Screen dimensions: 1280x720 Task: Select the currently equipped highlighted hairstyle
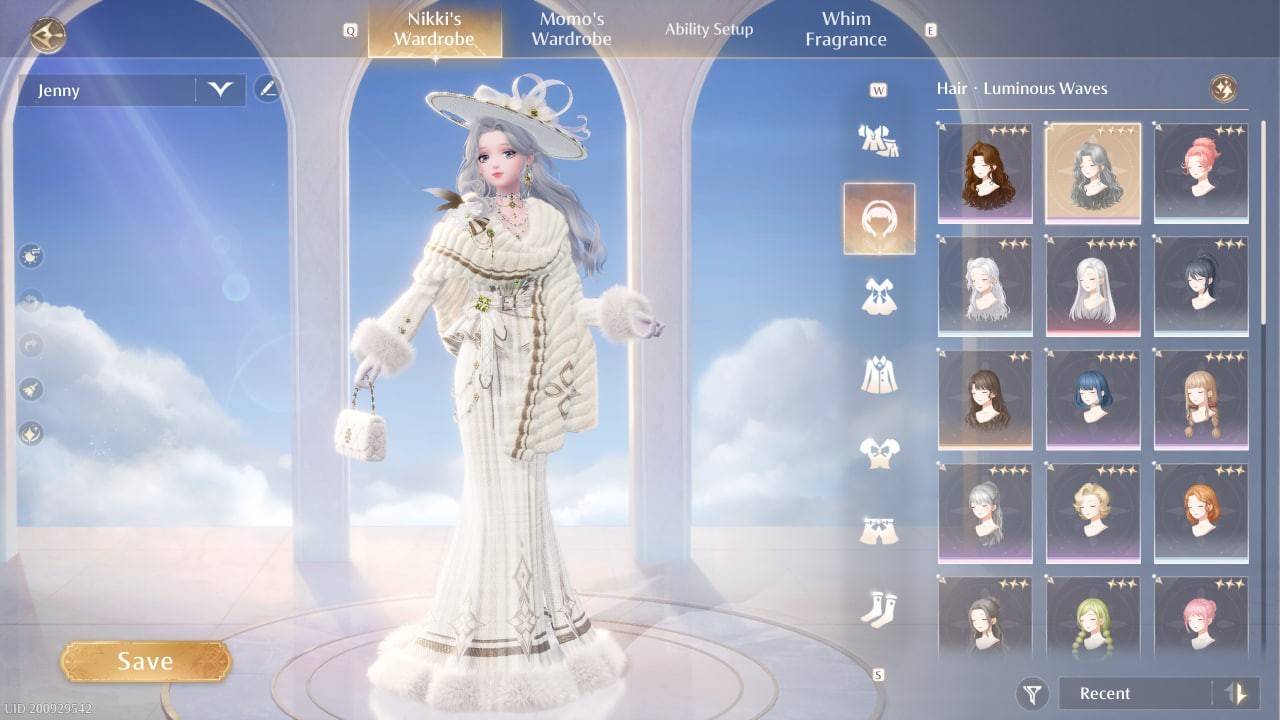coord(1092,175)
